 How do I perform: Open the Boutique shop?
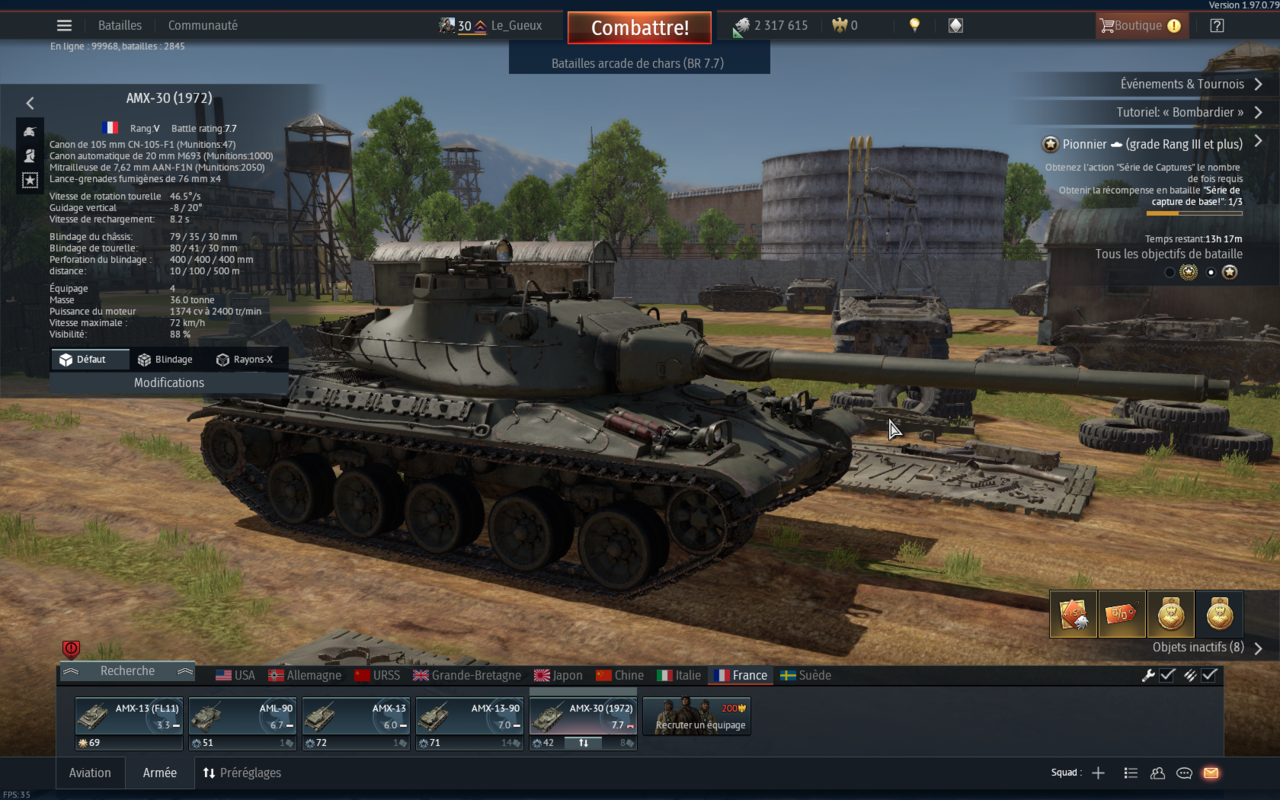point(1141,26)
